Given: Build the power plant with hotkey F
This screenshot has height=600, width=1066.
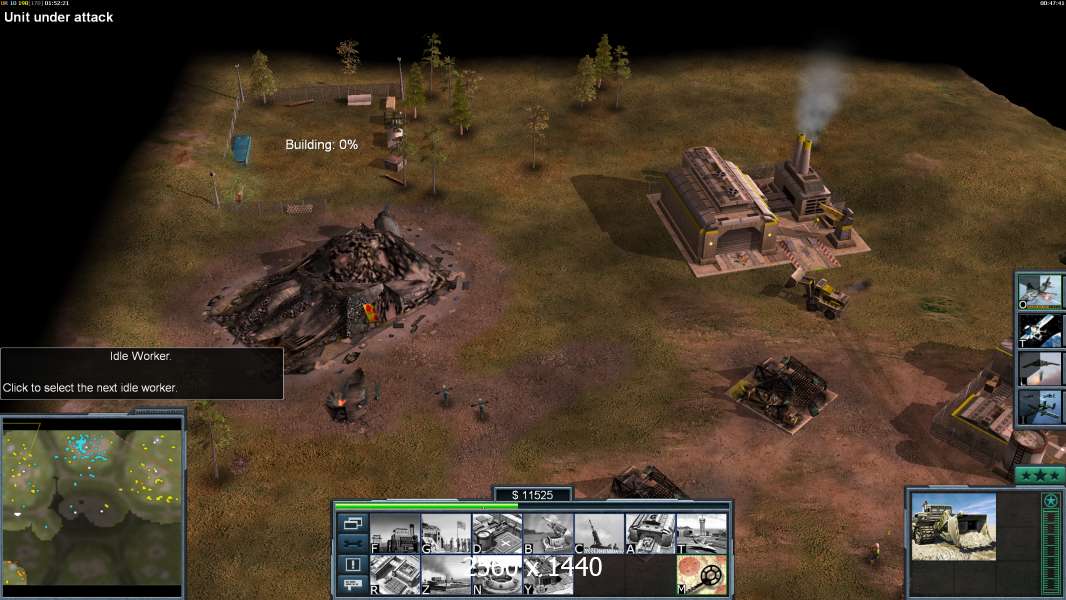Looking at the screenshot, I should click(394, 534).
